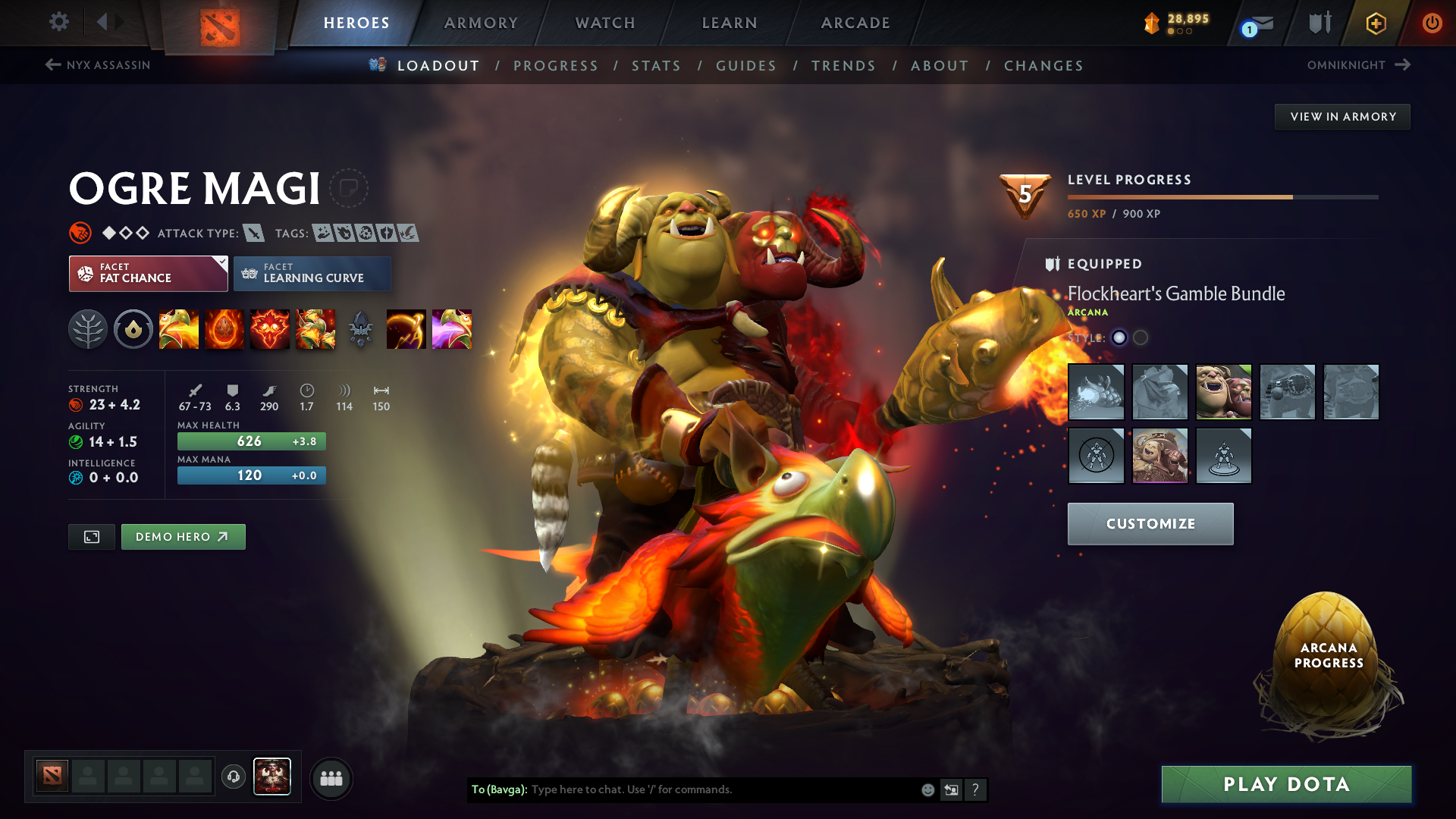
Task: Toggle the chat emoticon picker
Action: coord(927,789)
